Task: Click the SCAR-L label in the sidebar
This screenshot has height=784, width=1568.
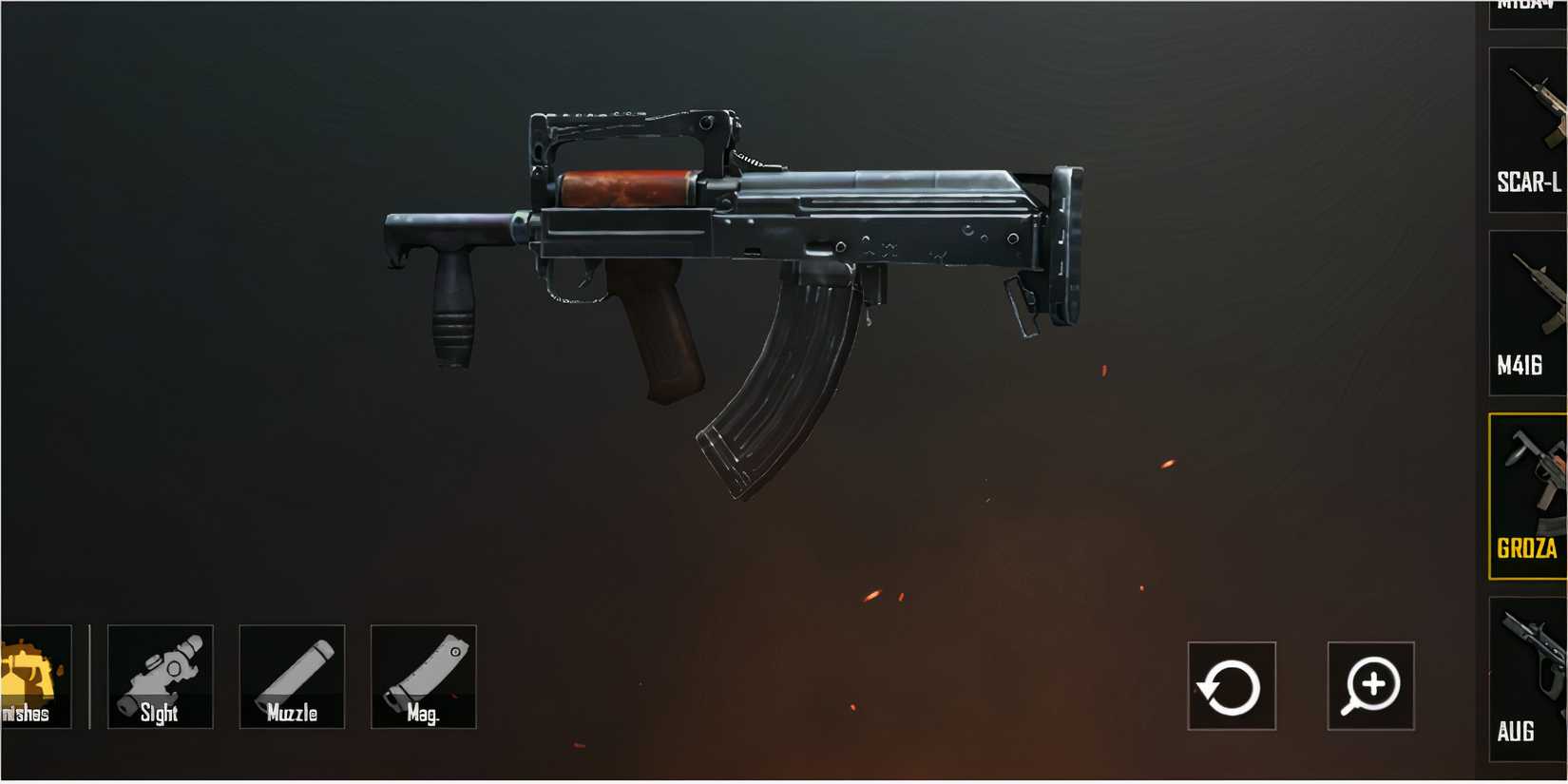Action: (1529, 181)
